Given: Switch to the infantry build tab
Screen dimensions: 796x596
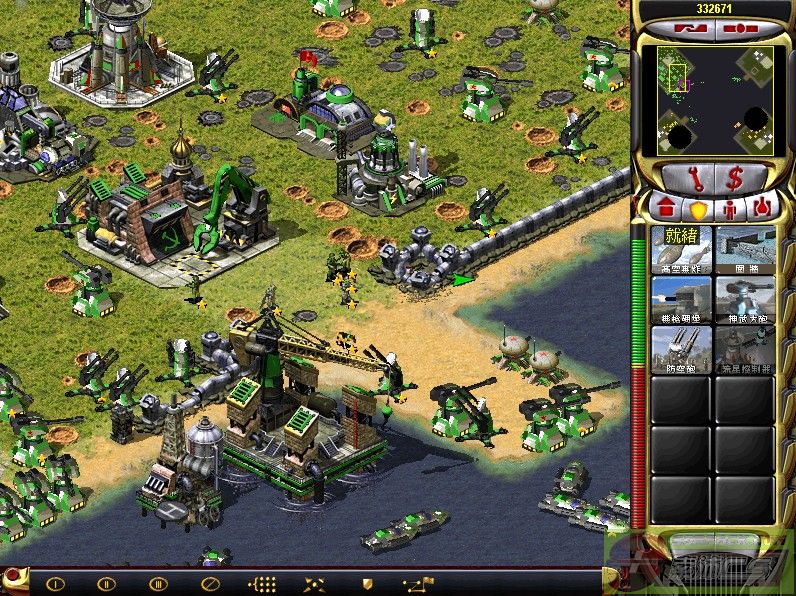Looking at the screenshot, I should click(728, 208).
